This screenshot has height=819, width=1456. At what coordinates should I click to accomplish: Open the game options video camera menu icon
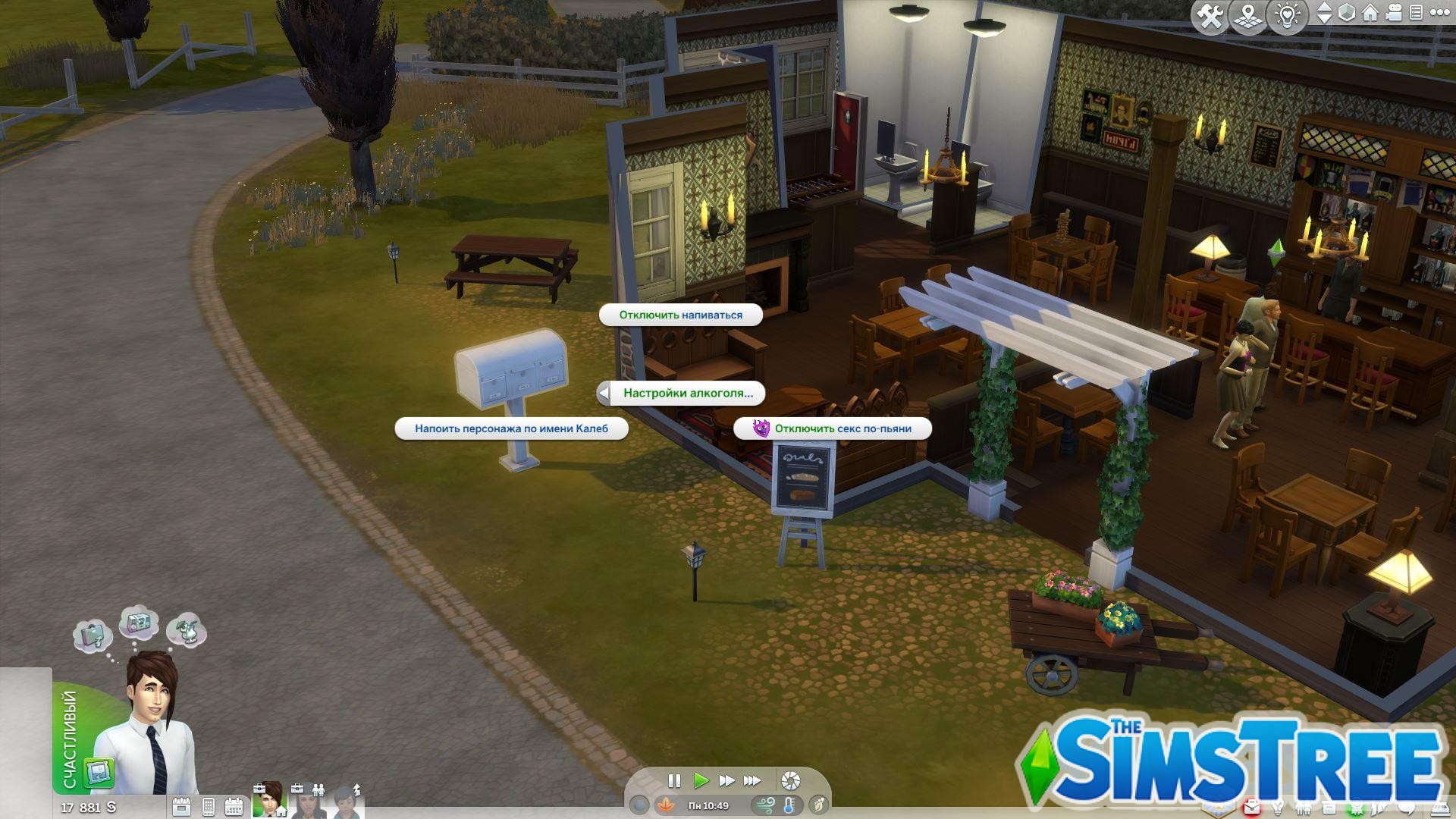coord(1394,12)
